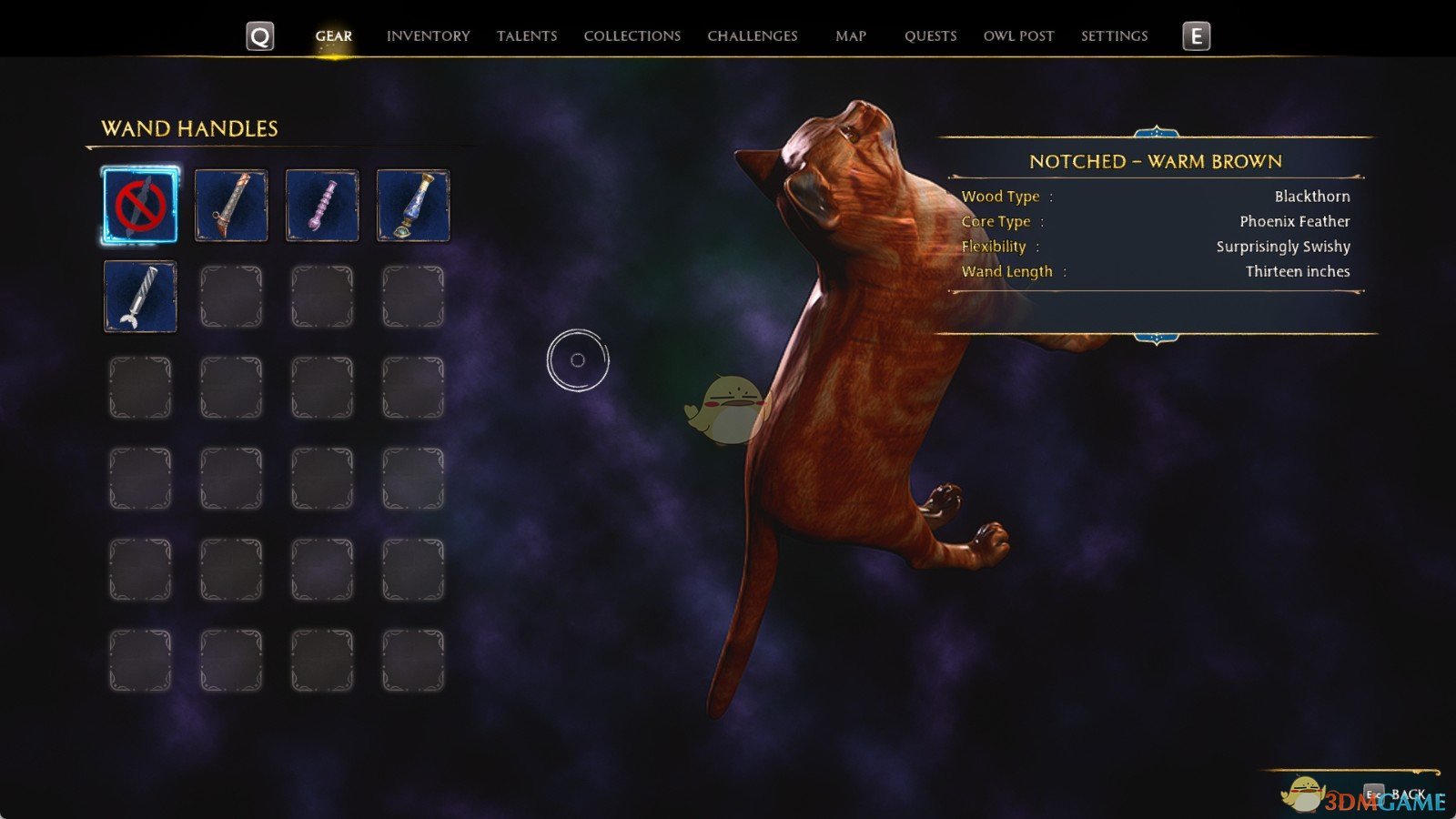The height and width of the screenshot is (819, 1456).
Task: Switch to the INVENTORY tab
Action: (x=429, y=36)
